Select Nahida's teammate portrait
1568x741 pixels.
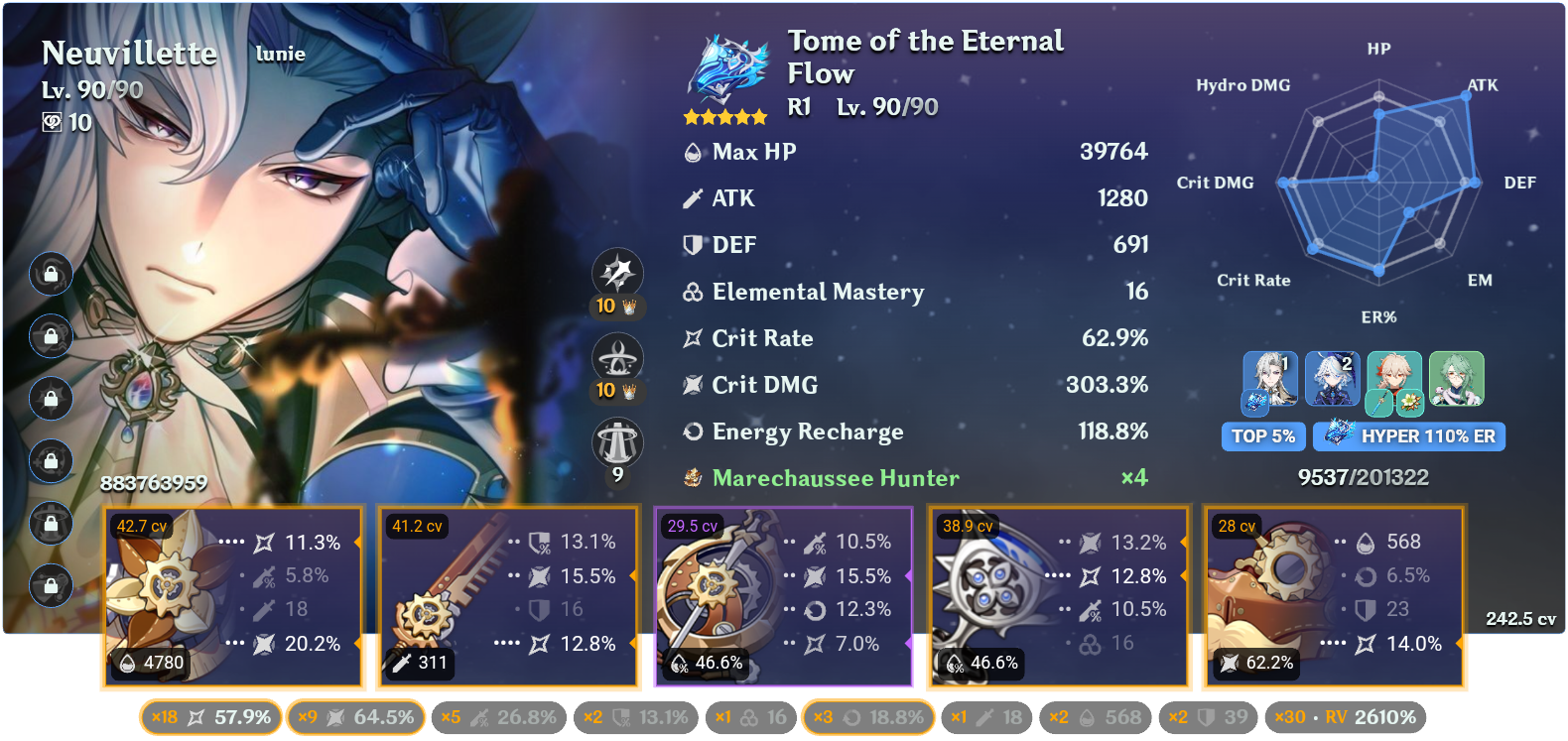click(1457, 381)
